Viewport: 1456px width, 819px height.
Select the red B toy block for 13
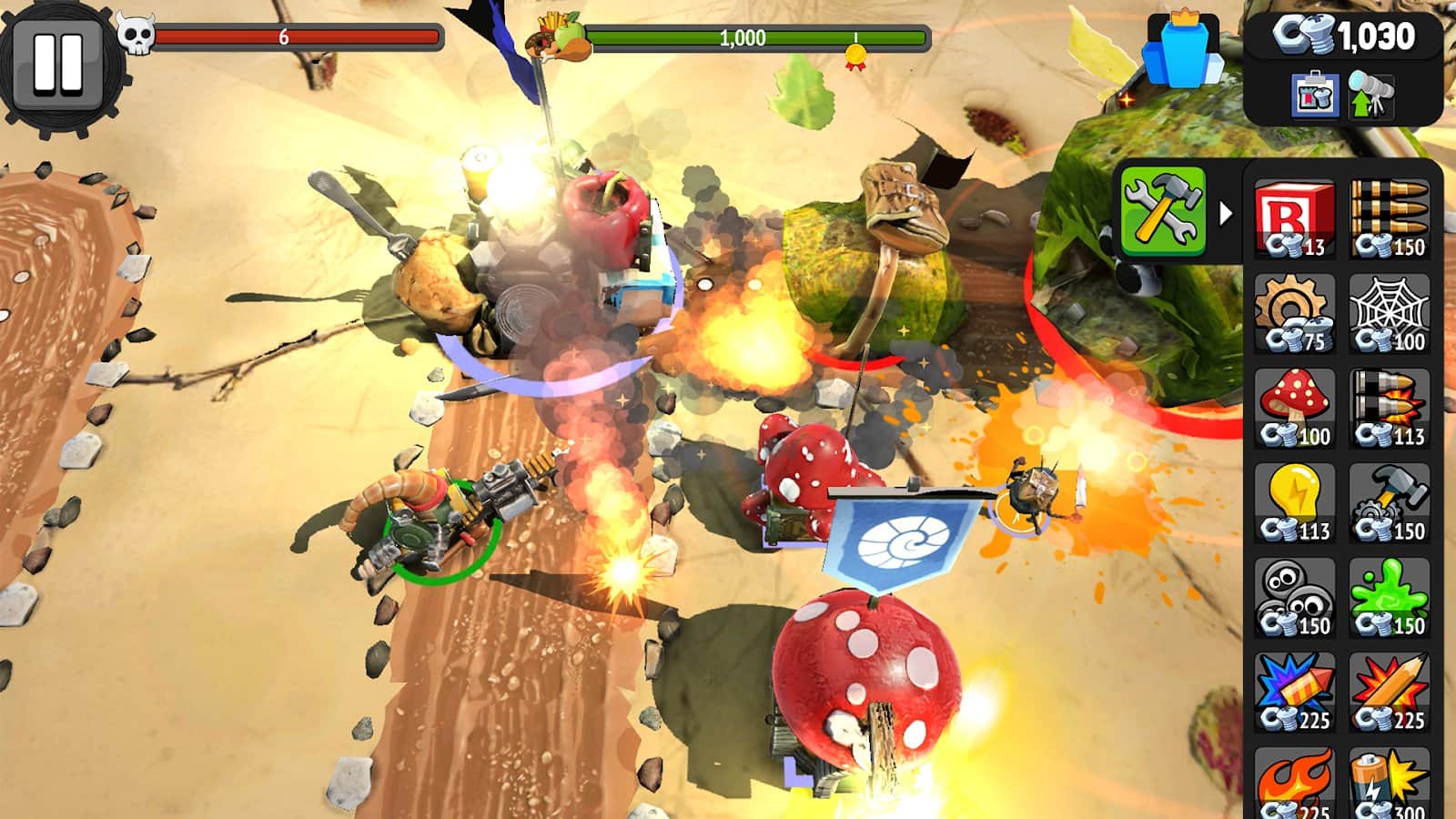tap(1294, 218)
